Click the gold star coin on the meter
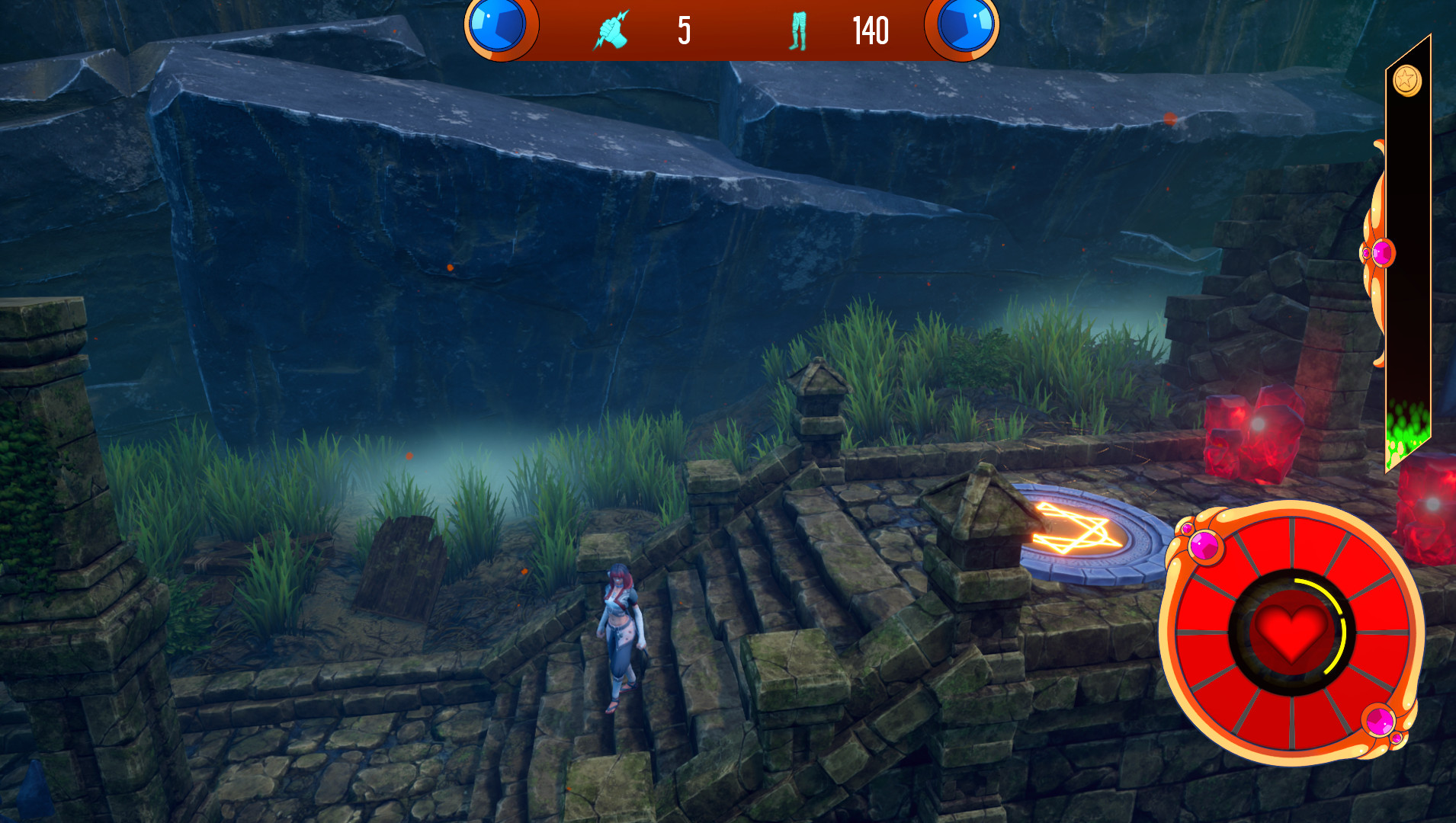 [1406, 80]
